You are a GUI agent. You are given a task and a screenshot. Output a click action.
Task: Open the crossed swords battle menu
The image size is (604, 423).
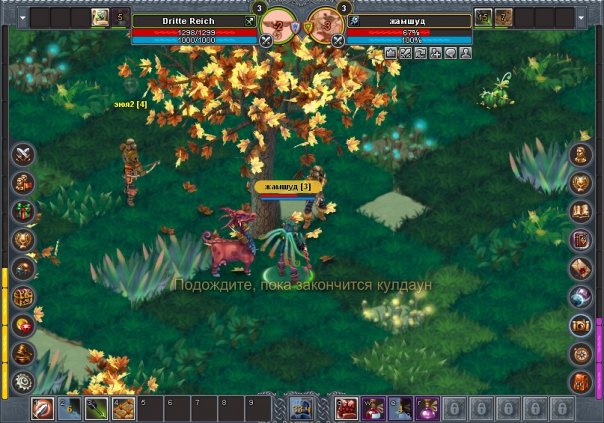tap(24, 154)
